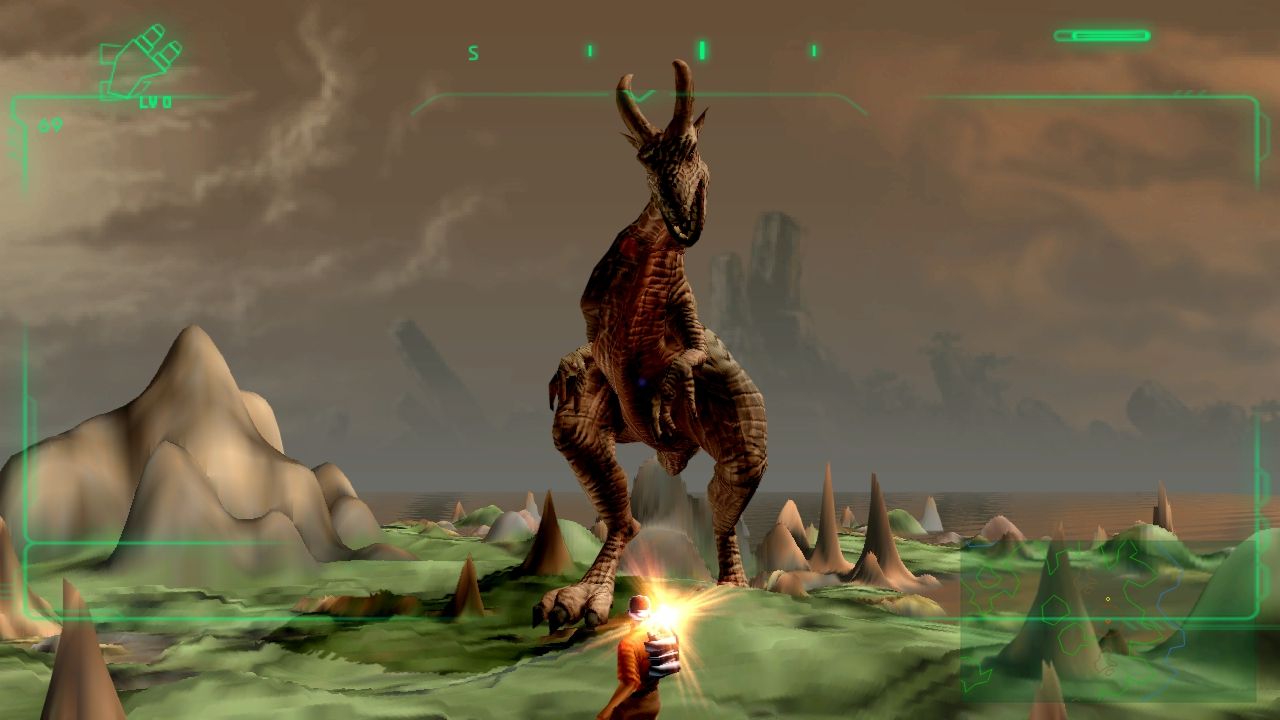Image resolution: width=1280 pixels, height=720 pixels.
Task: Click the compass strip showing S
Action: (x=642, y=51)
